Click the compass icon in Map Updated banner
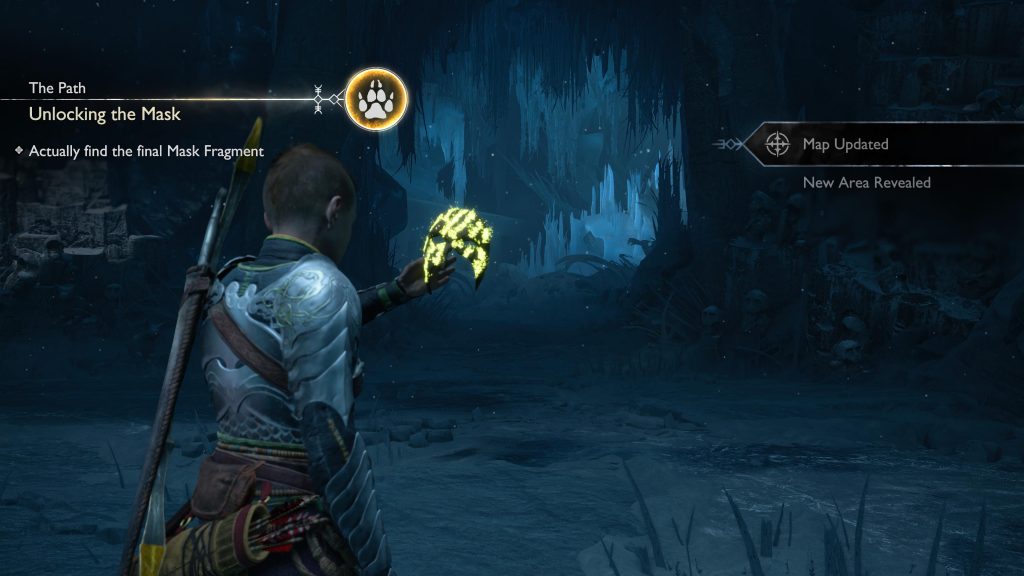1024x576 pixels. click(777, 145)
